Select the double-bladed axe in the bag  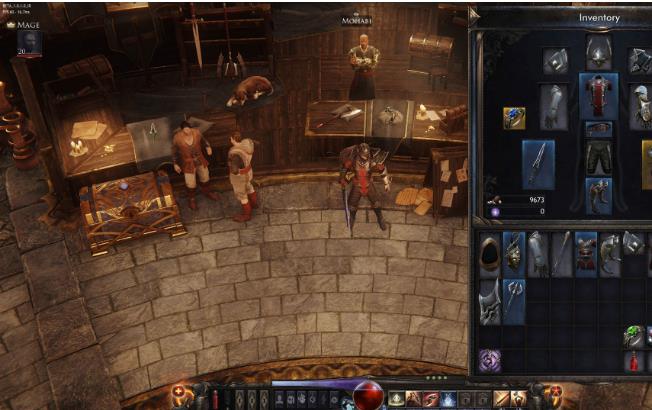click(514, 300)
